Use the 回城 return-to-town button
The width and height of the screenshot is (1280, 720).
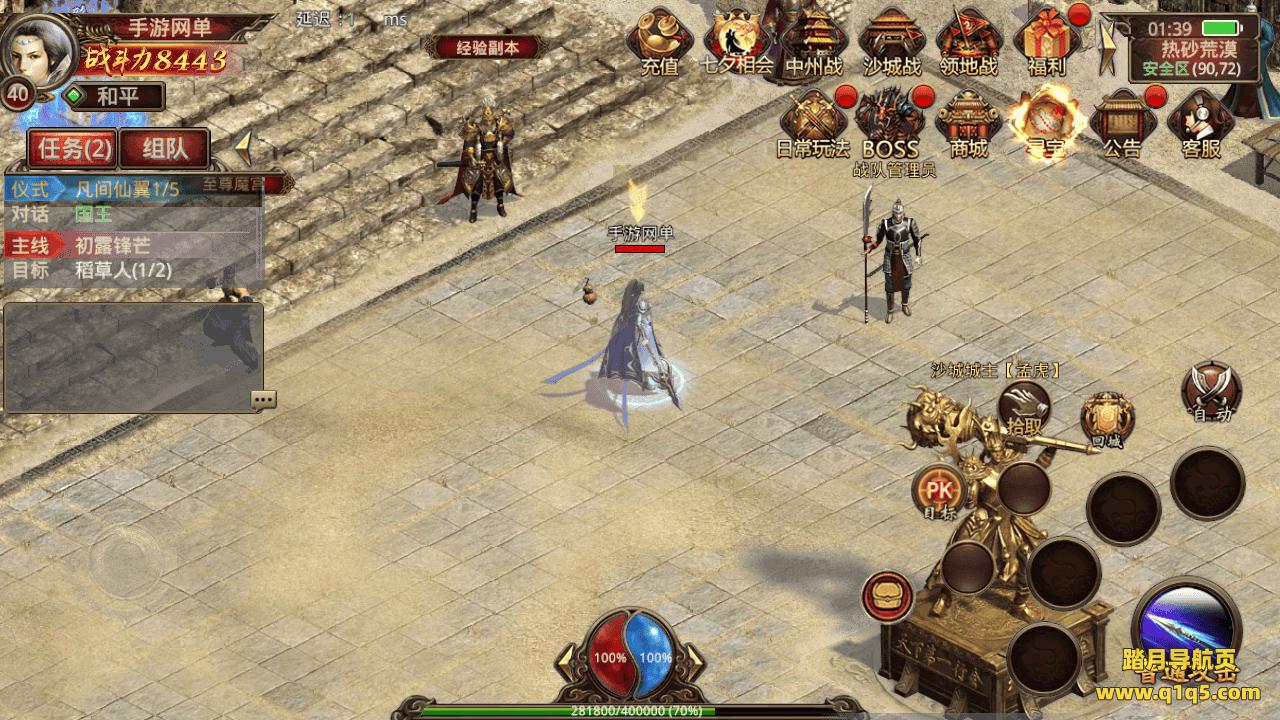[x=1107, y=420]
